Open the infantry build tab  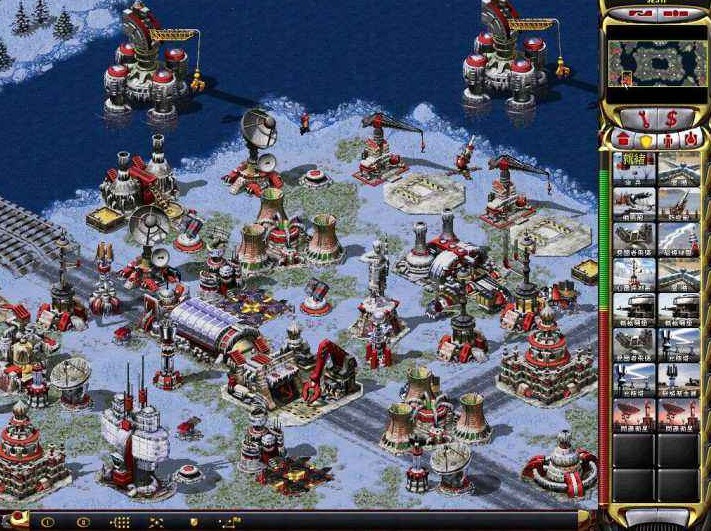tap(665, 141)
